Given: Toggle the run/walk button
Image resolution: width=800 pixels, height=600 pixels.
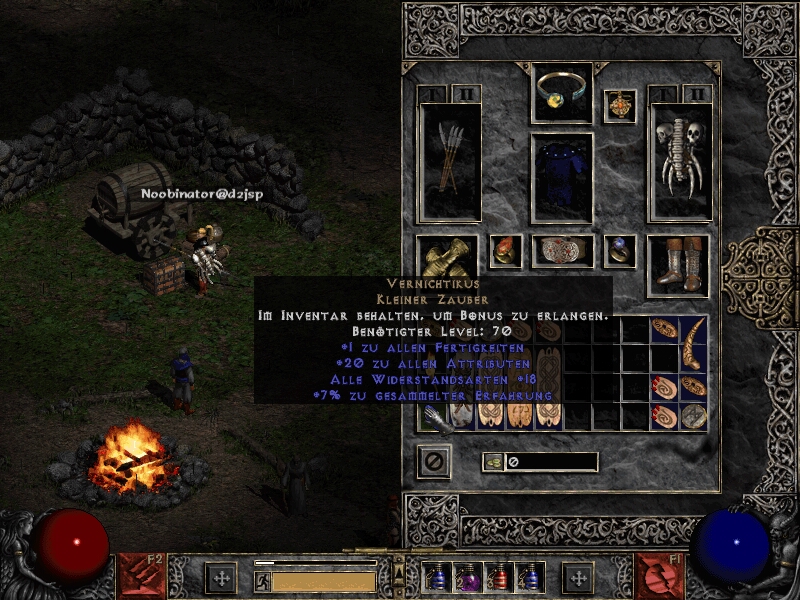Looking at the screenshot, I should (263, 581).
